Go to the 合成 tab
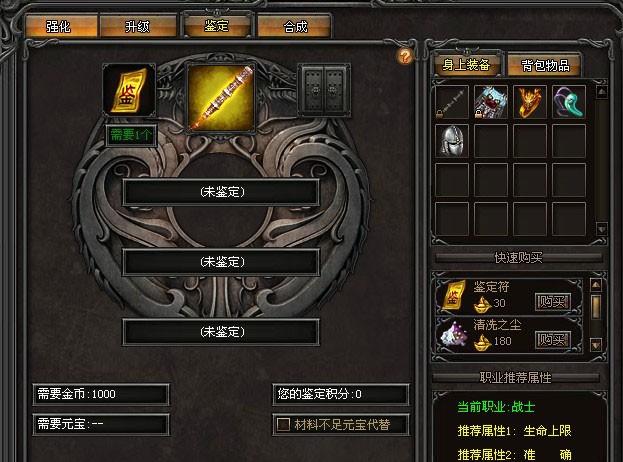 tap(295, 27)
